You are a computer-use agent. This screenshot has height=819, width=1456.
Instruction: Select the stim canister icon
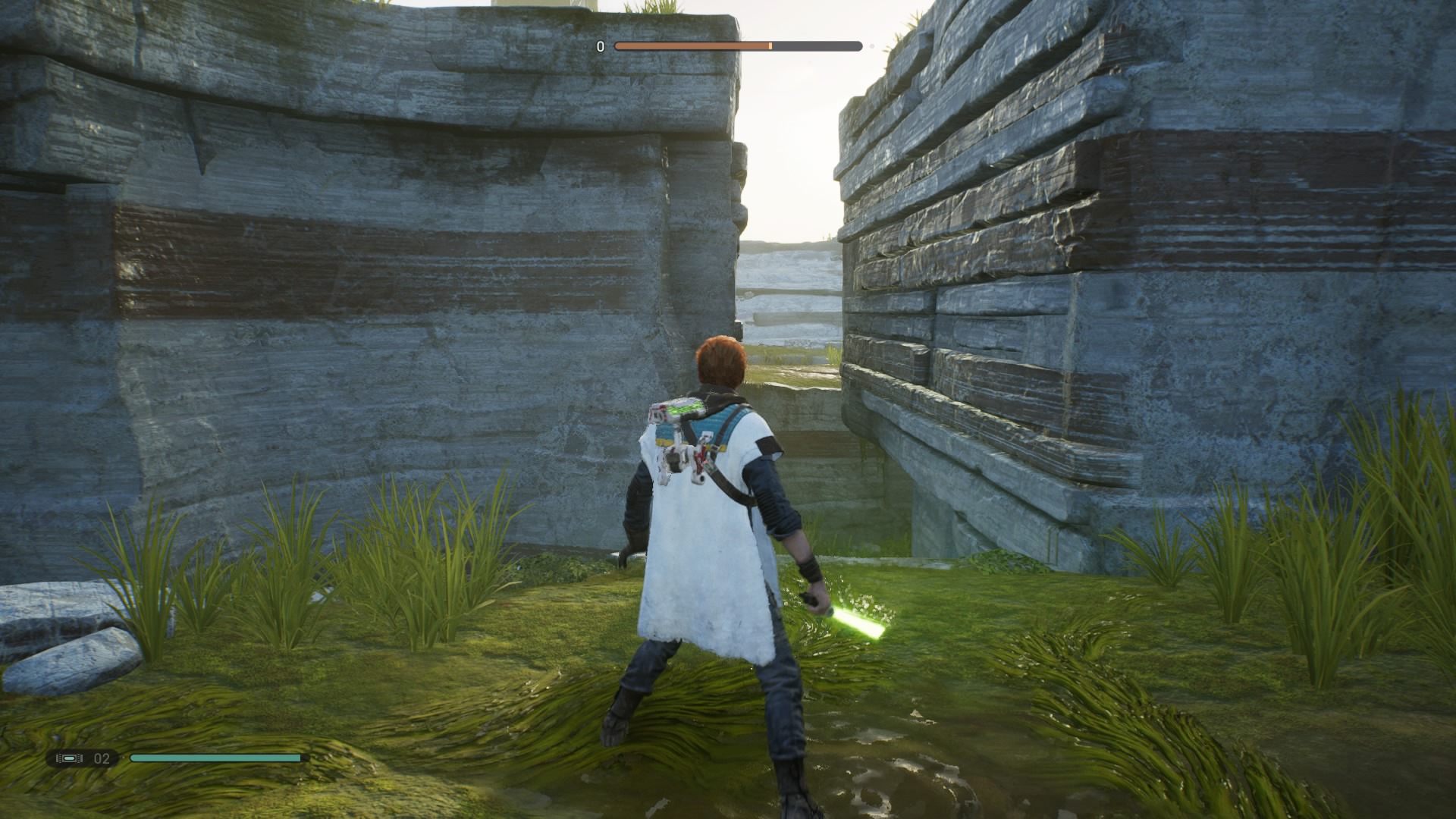tap(69, 758)
